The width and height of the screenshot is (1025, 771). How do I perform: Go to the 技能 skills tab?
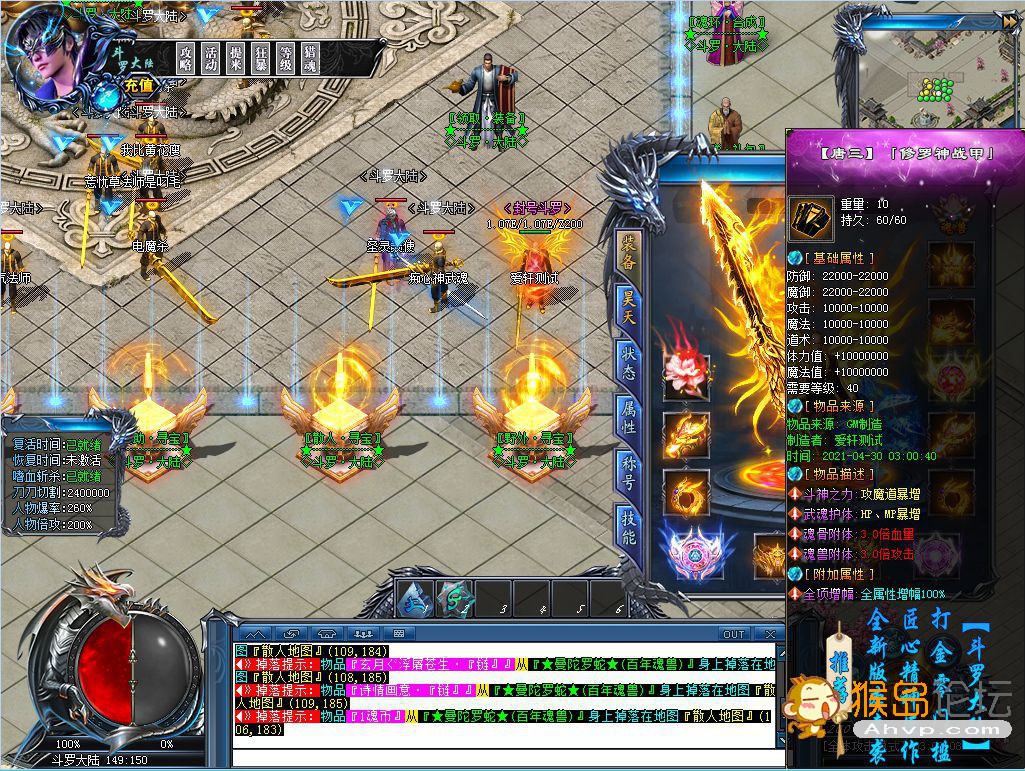(628, 527)
